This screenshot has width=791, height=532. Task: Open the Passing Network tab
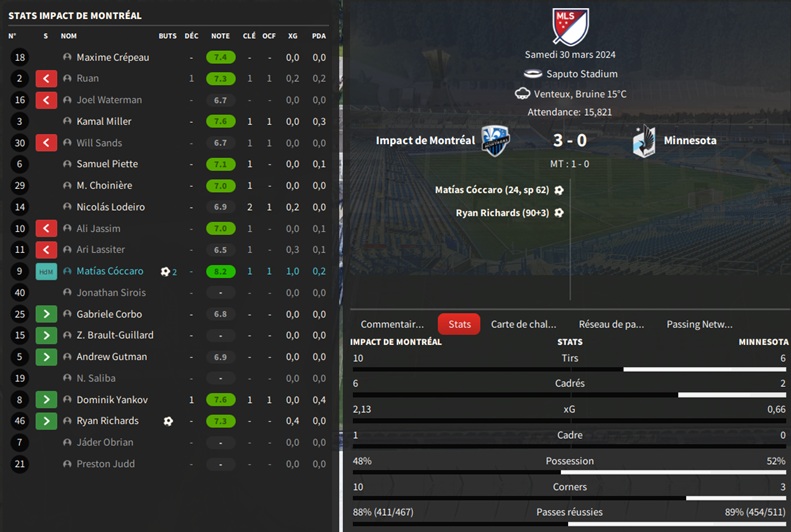699,324
